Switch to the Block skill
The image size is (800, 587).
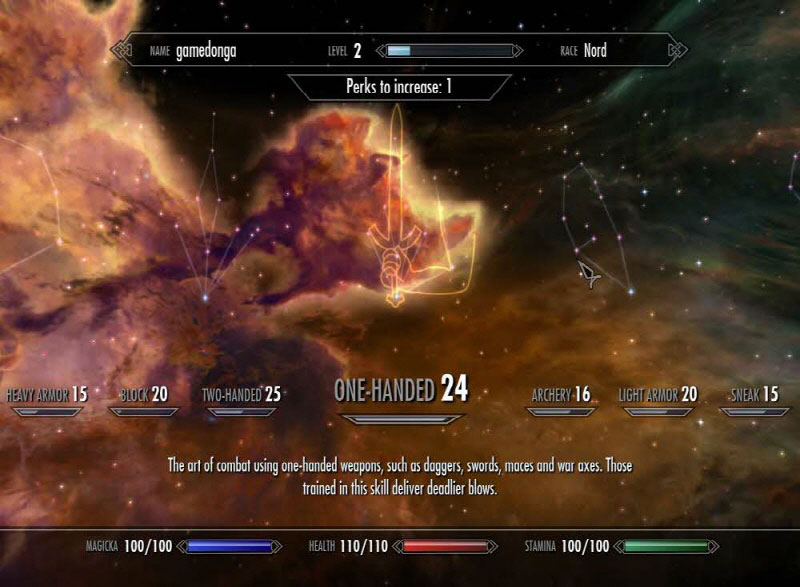click(144, 395)
